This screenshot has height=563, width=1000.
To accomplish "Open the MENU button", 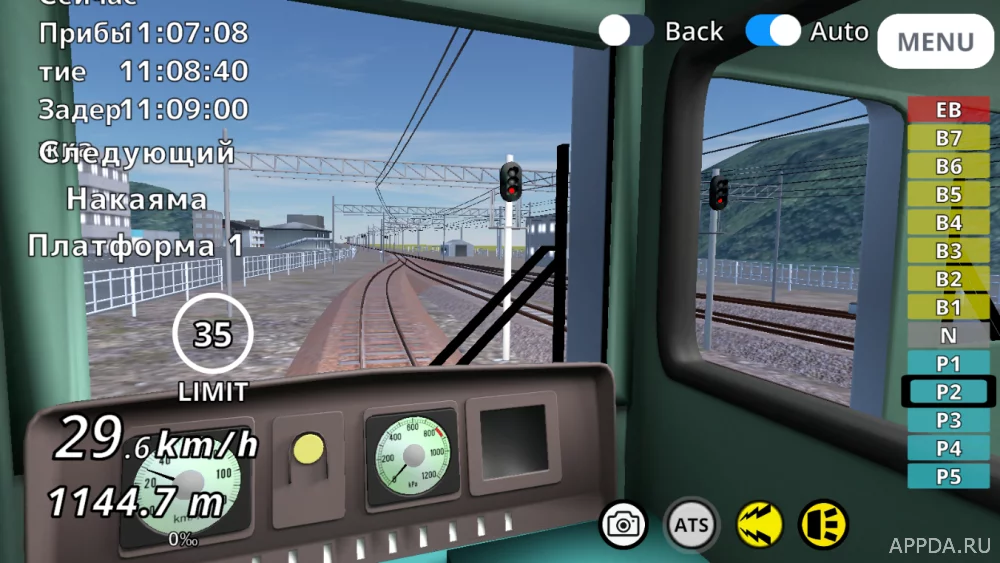I will coord(935,42).
